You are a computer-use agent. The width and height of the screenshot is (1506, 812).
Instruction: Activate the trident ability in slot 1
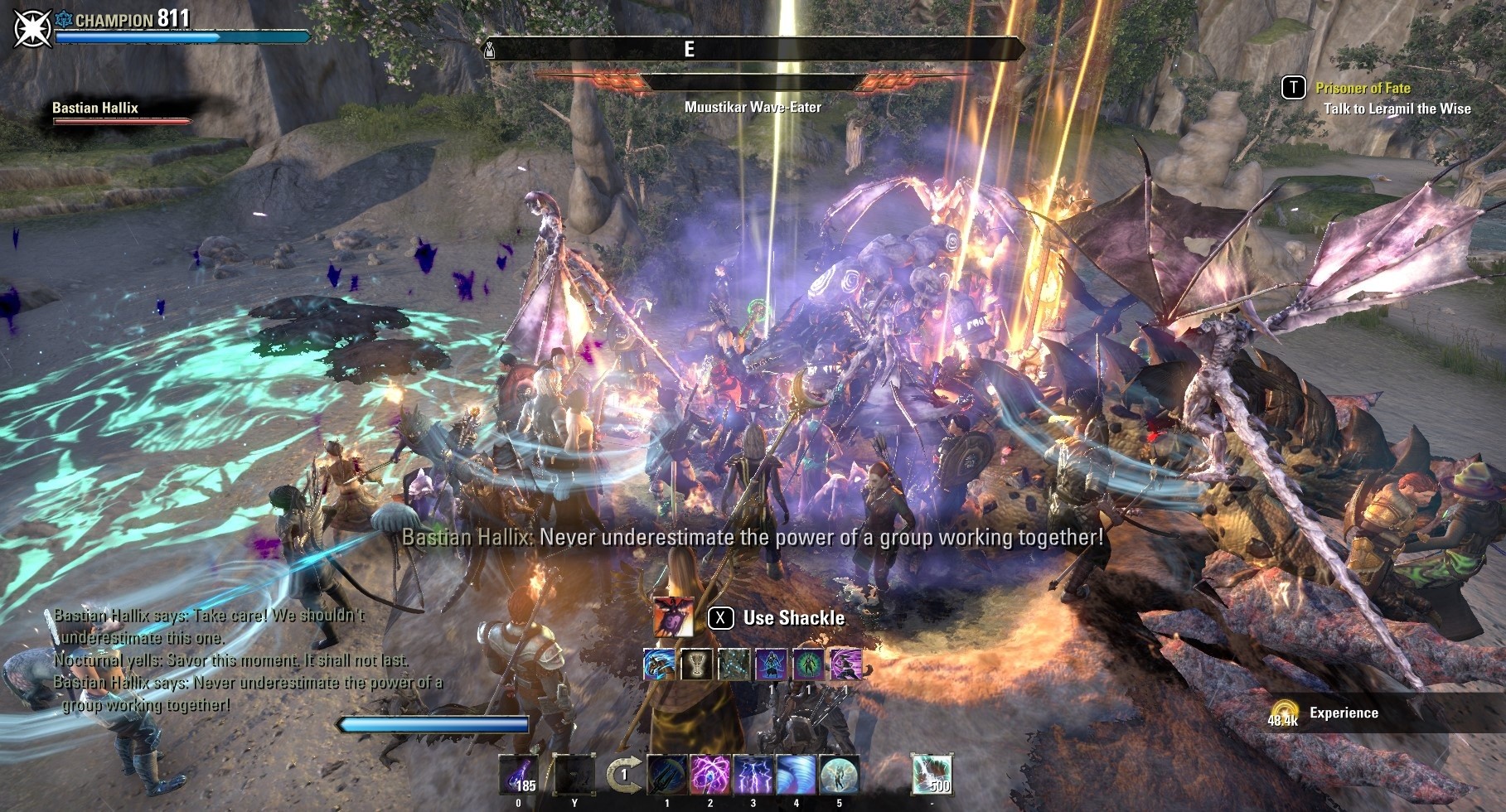point(666,775)
